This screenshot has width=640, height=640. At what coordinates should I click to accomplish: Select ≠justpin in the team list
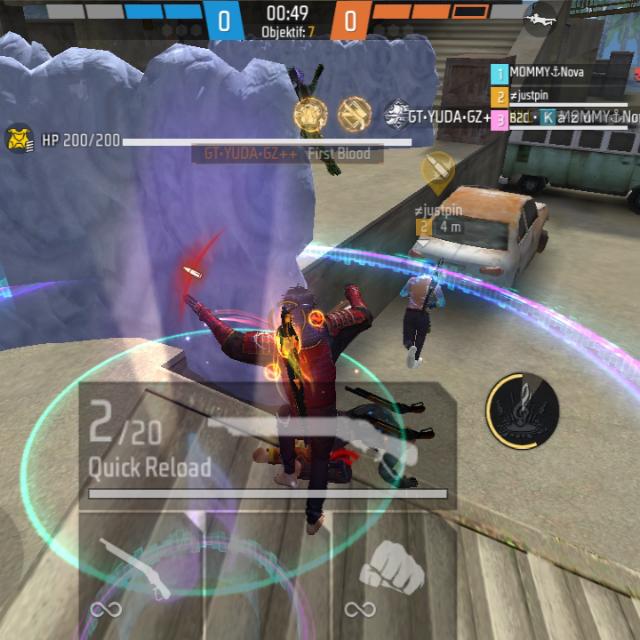coord(538,96)
